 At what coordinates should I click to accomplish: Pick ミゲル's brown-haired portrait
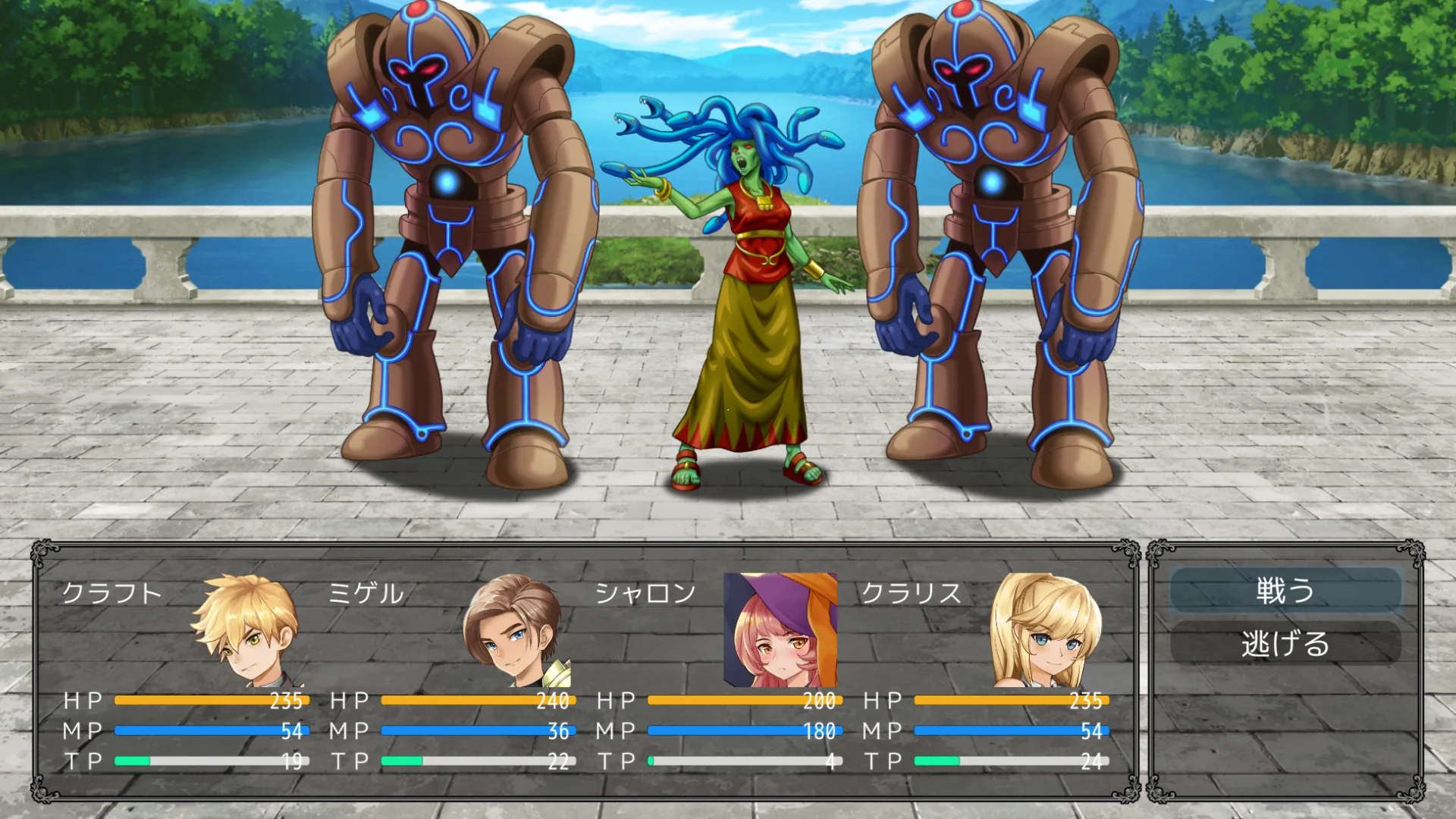click(514, 631)
